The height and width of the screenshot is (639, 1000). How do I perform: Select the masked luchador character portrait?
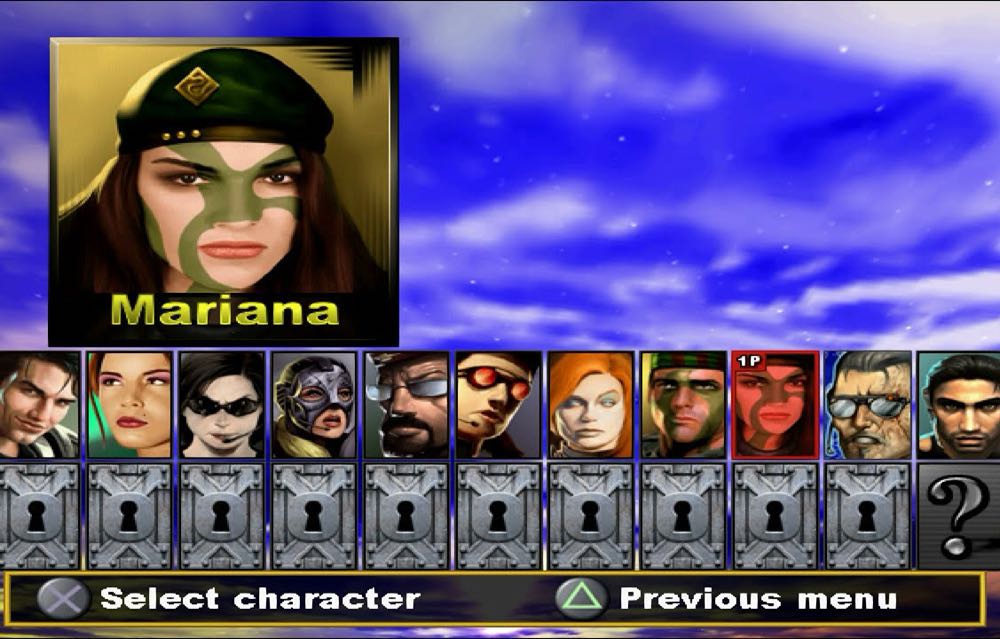pyautogui.click(x=314, y=405)
